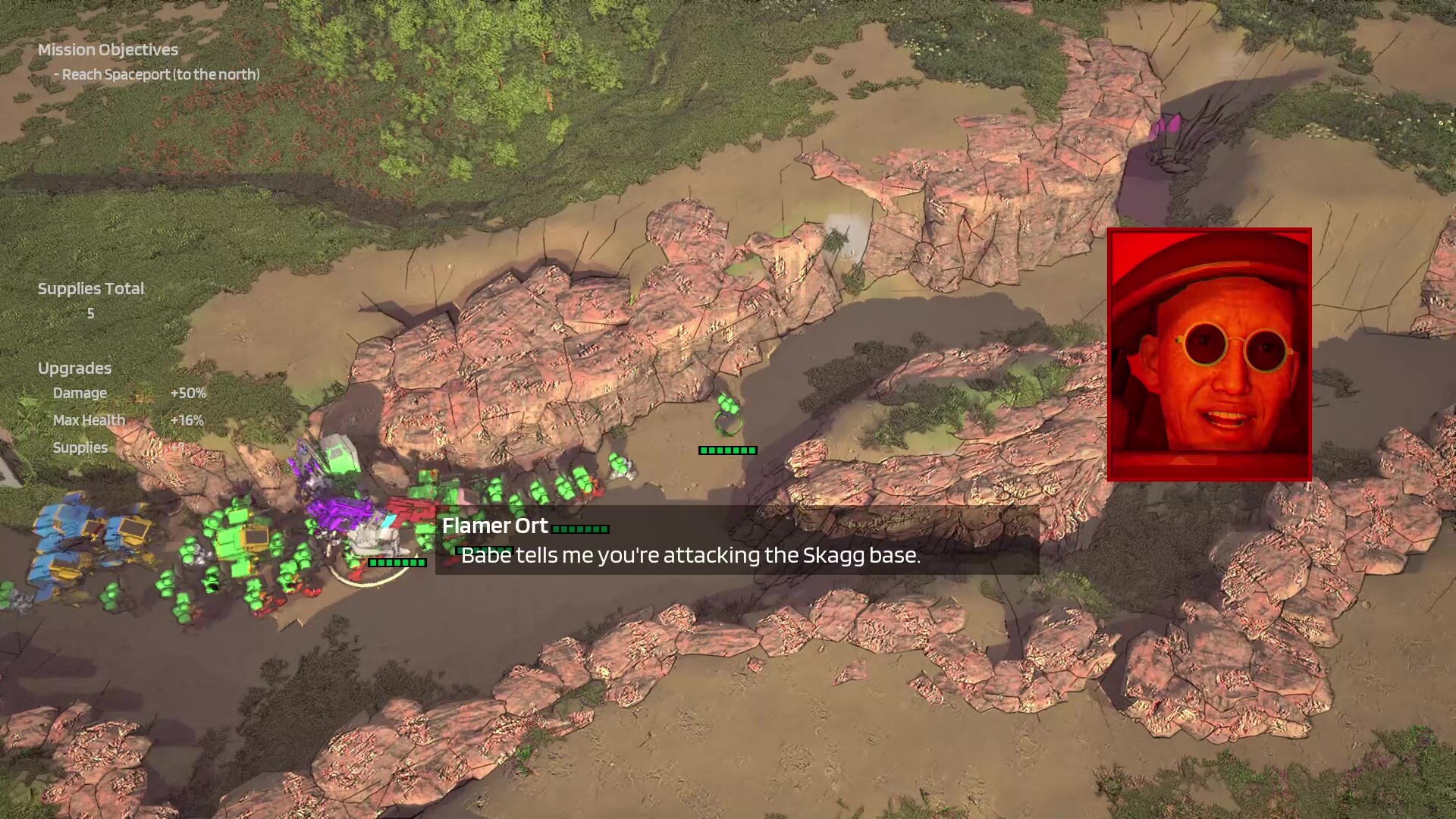
Task: Click the Supplies Total value of 5
Action: [x=90, y=312]
